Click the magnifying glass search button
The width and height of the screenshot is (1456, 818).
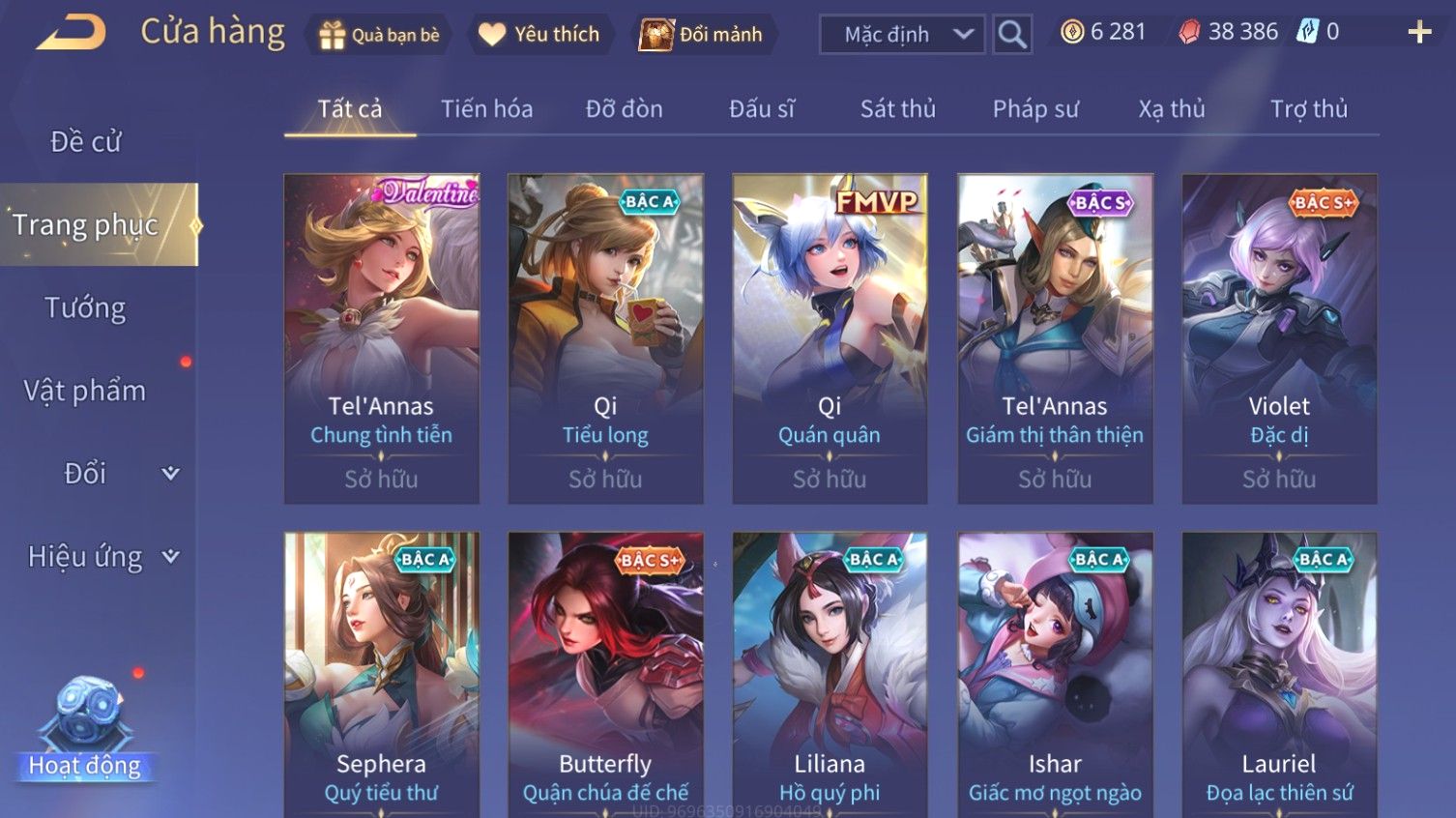click(x=1012, y=35)
